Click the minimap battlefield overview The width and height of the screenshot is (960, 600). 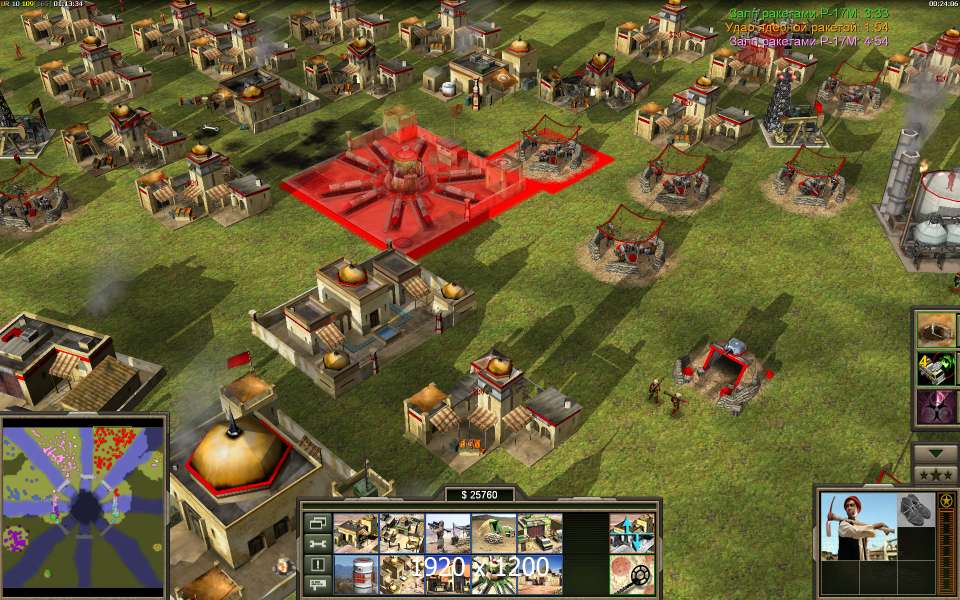pos(83,507)
